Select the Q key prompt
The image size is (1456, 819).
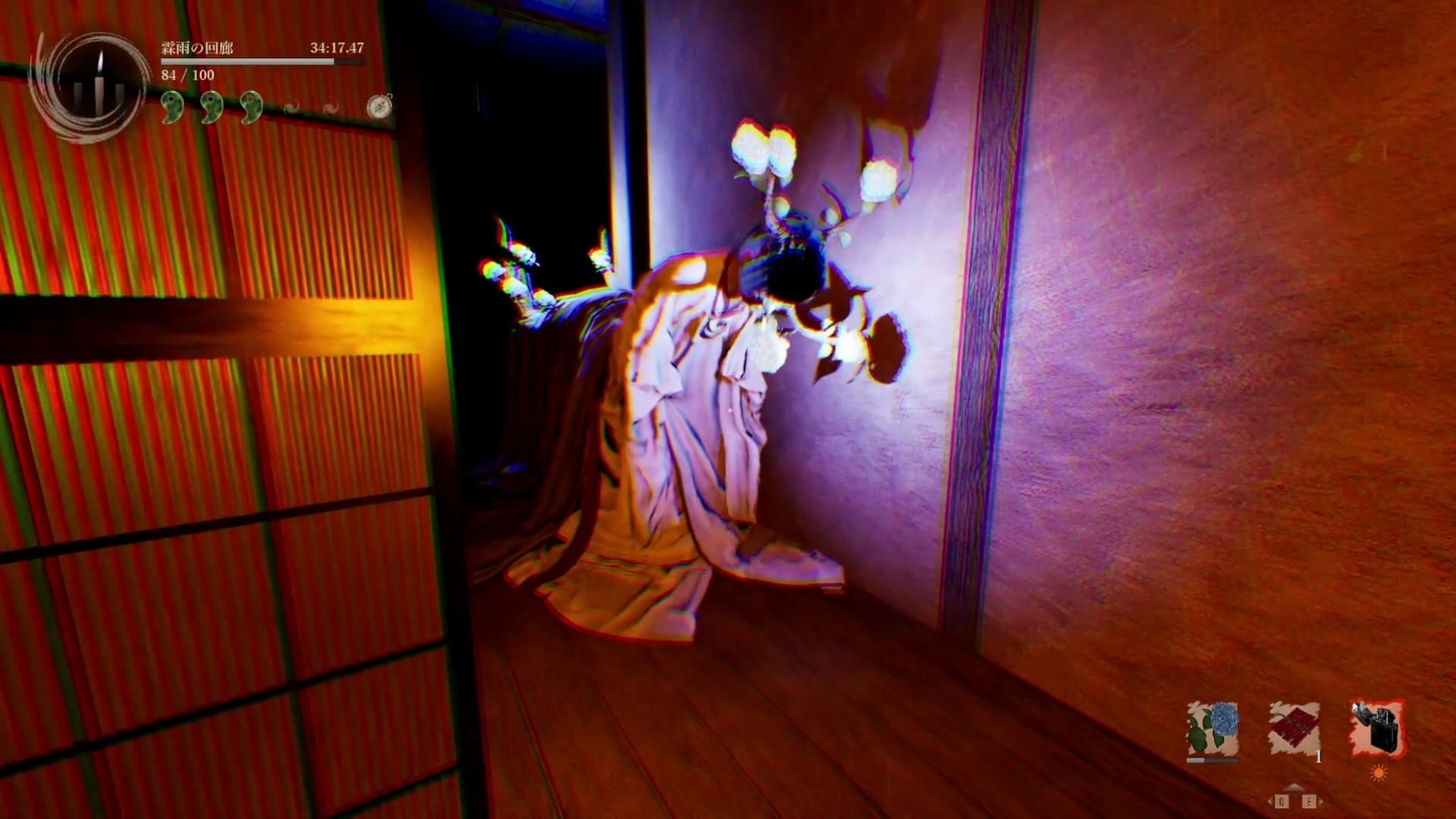[1281, 801]
